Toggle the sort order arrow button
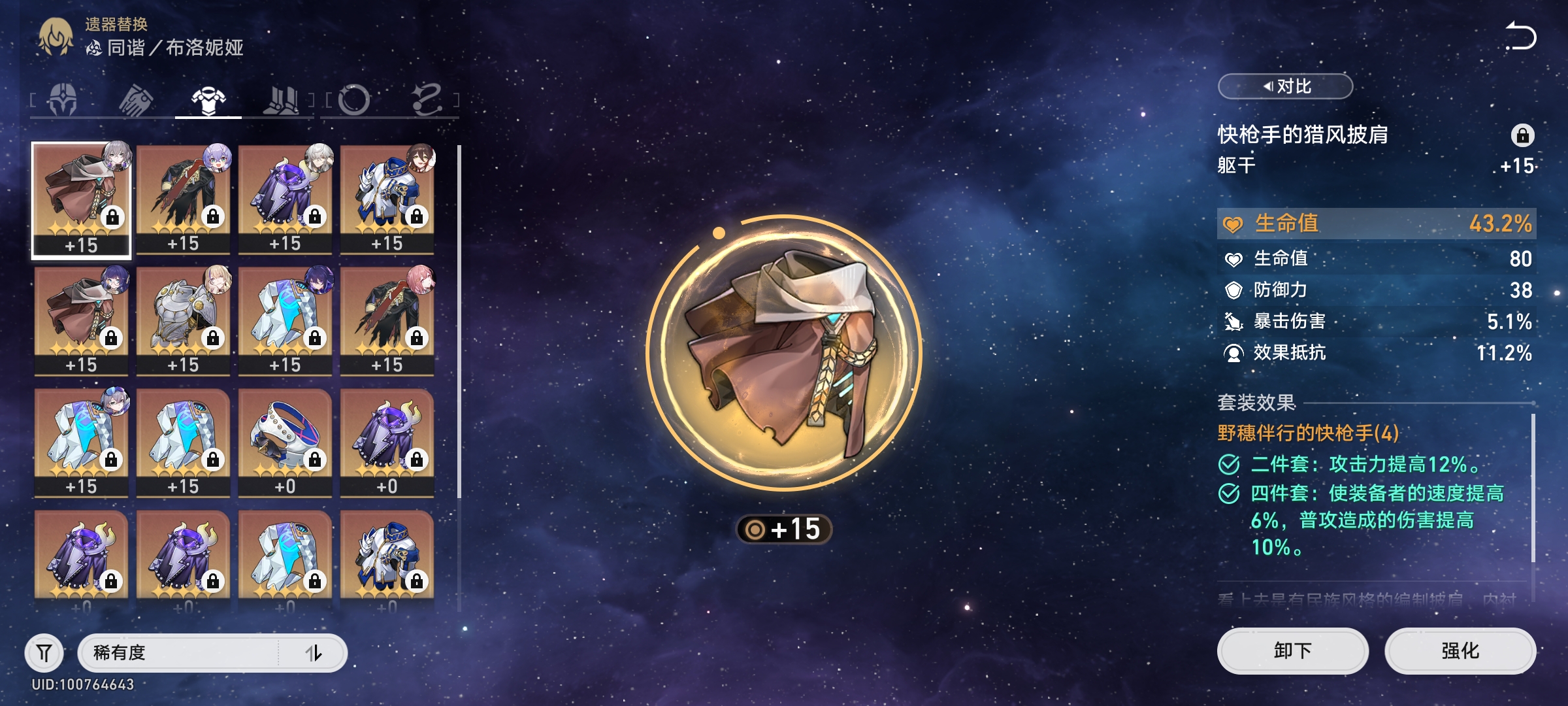Image resolution: width=1568 pixels, height=706 pixels. (x=314, y=652)
